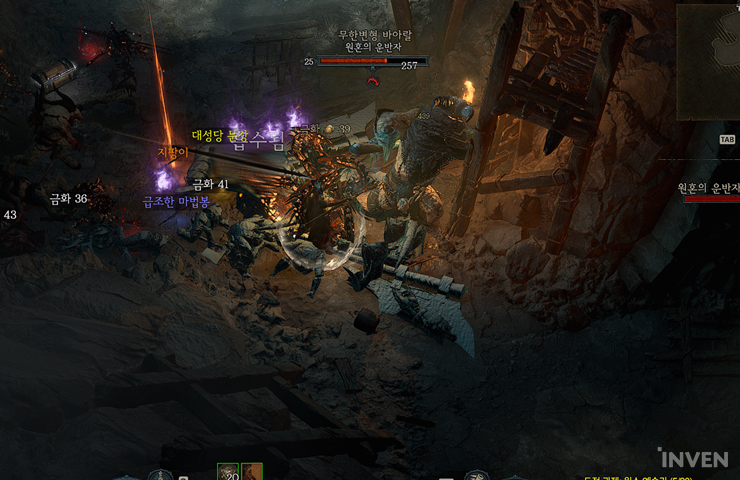Collect the yellow 대성당 문장 item label
740x480 pixels.
tap(219, 135)
